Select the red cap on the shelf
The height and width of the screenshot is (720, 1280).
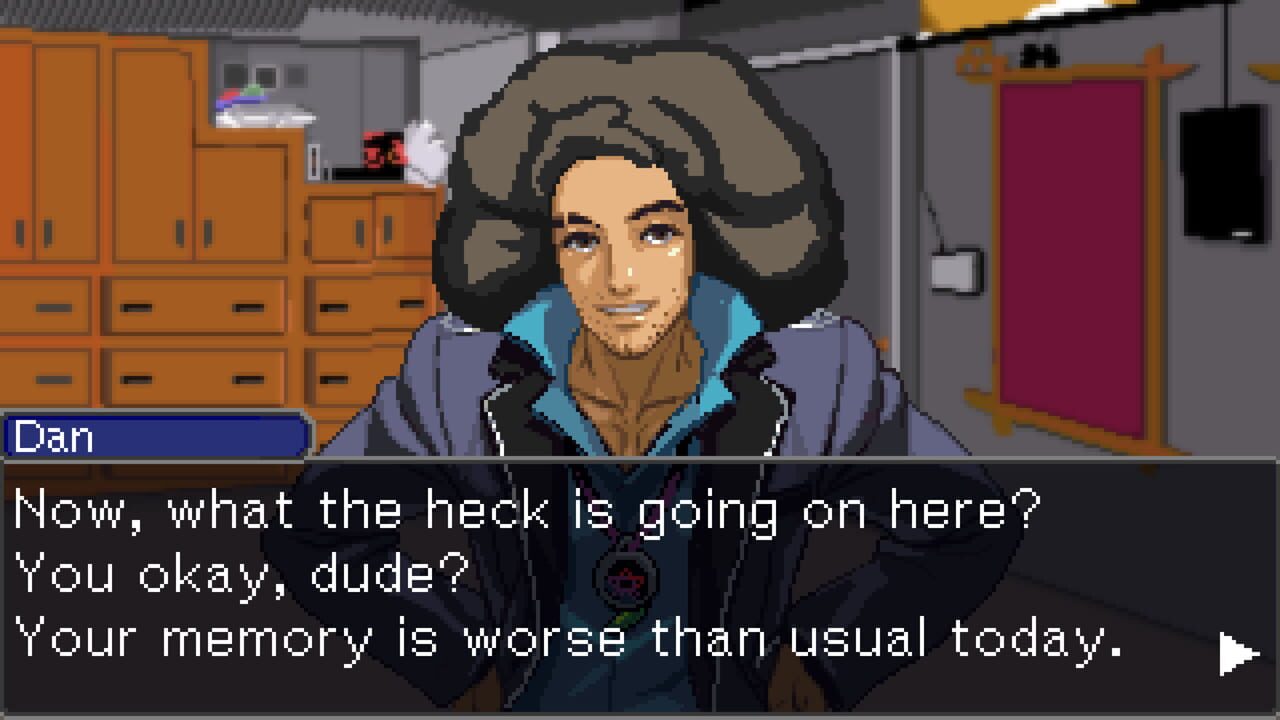coord(383,152)
